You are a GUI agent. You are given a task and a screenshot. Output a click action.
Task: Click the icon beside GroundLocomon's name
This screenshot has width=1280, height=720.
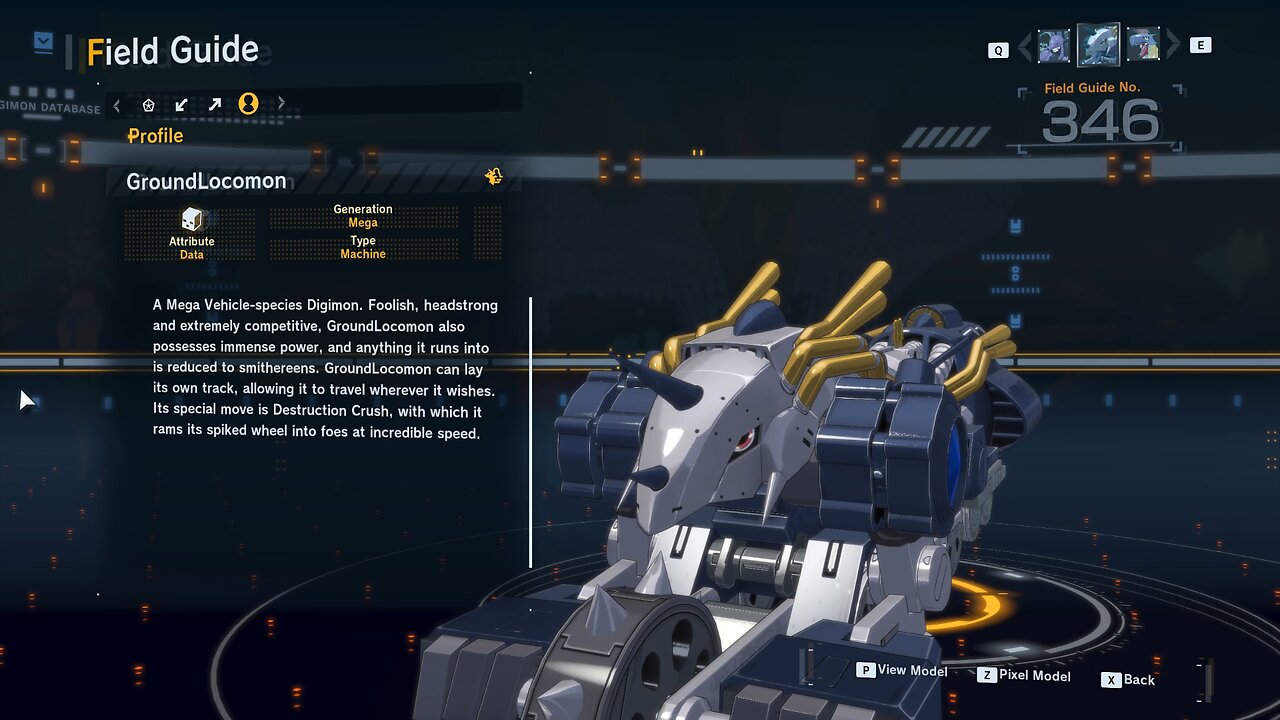click(x=493, y=177)
